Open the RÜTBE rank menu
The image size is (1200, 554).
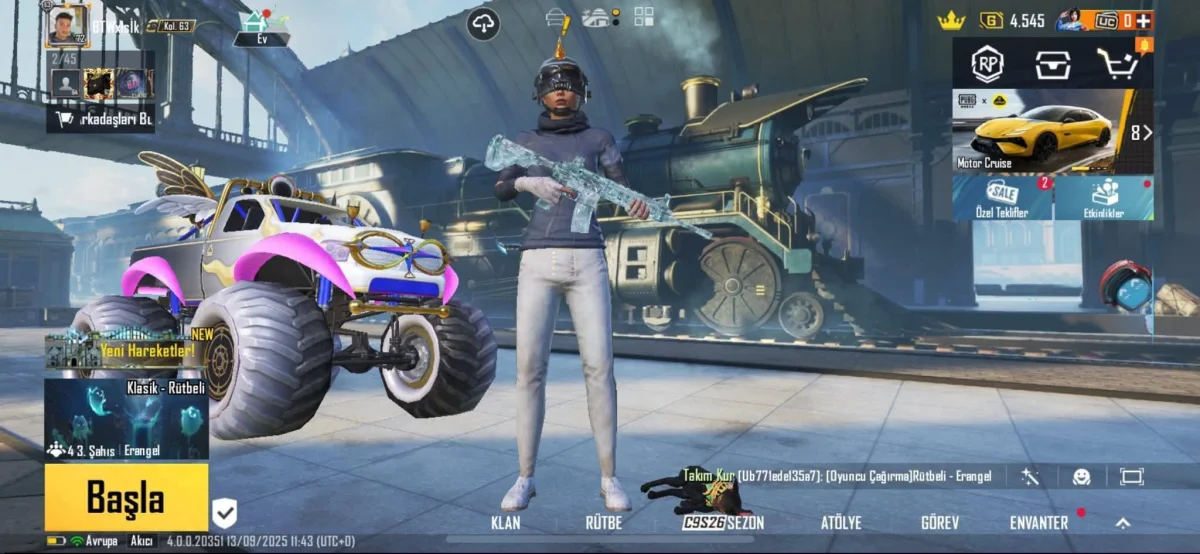[x=603, y=523]
